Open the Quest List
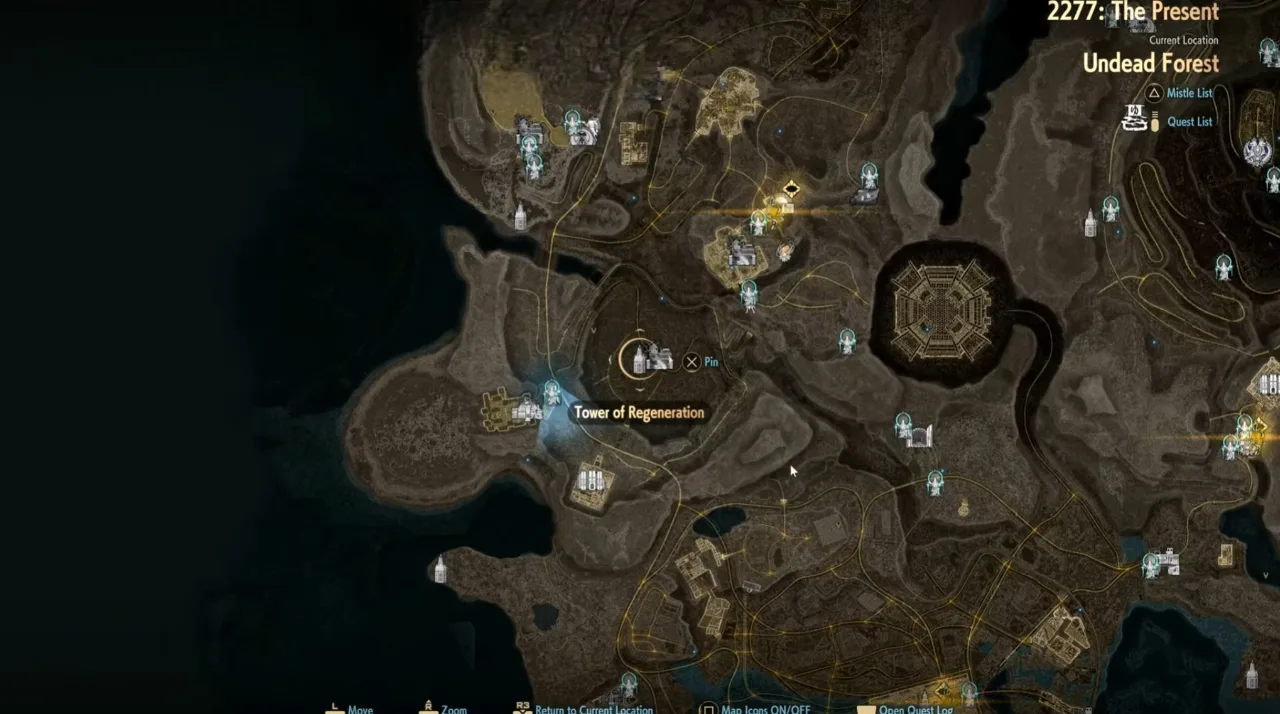Screen dimensions: 1280x714 [1189, 122]
